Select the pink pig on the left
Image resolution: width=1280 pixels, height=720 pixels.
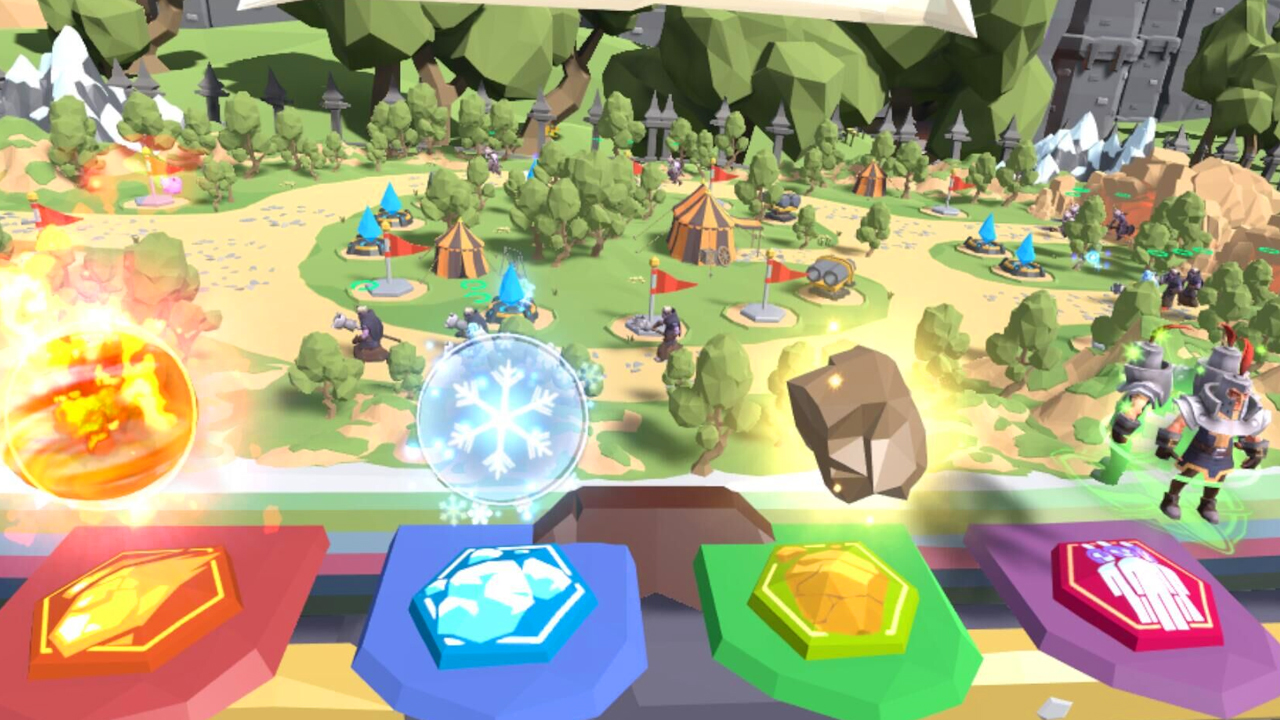(x=170, y=186)
